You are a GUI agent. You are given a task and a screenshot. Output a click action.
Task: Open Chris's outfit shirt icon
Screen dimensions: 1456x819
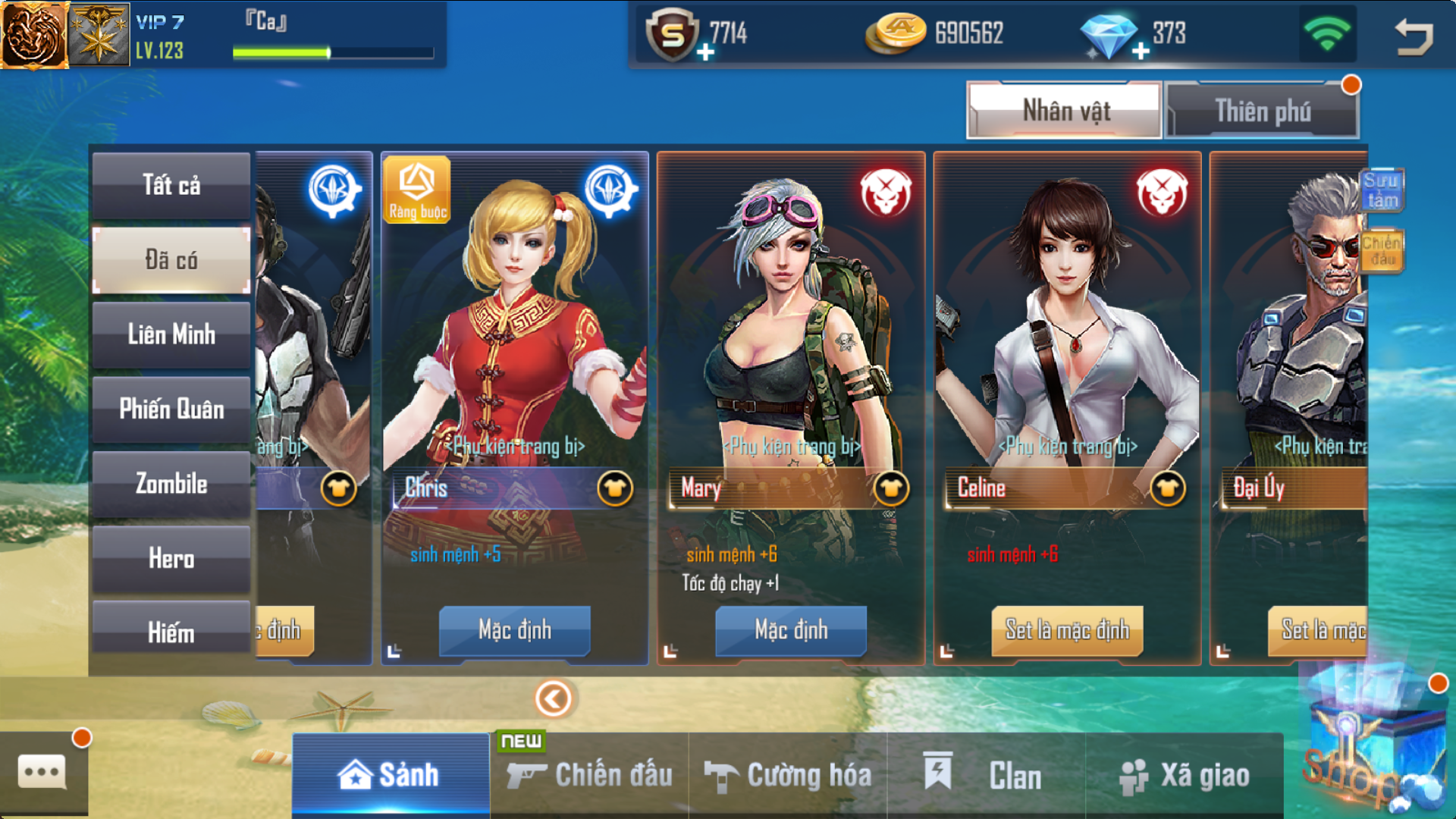pos(614,489)
